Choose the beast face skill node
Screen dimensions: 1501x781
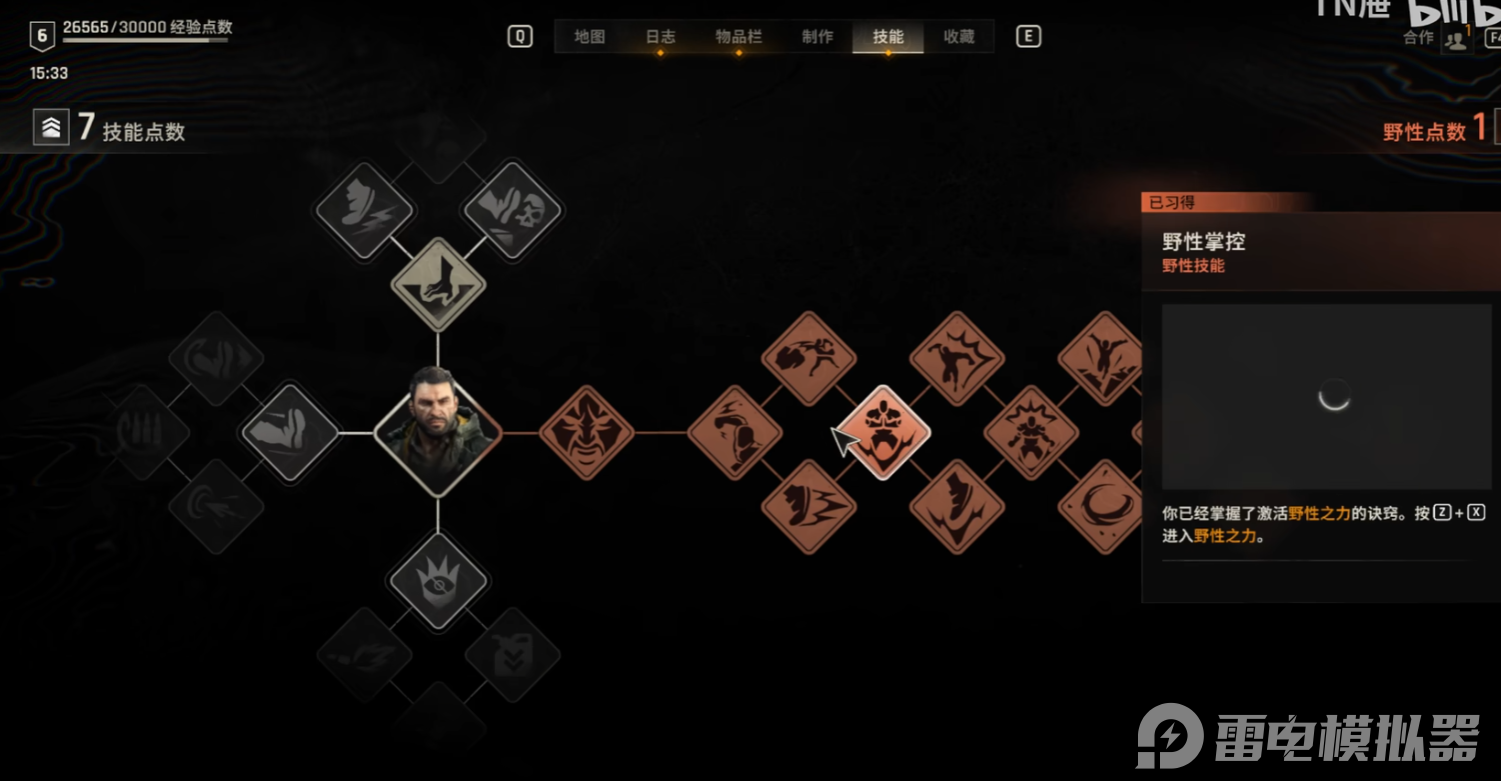pos(587,433)
